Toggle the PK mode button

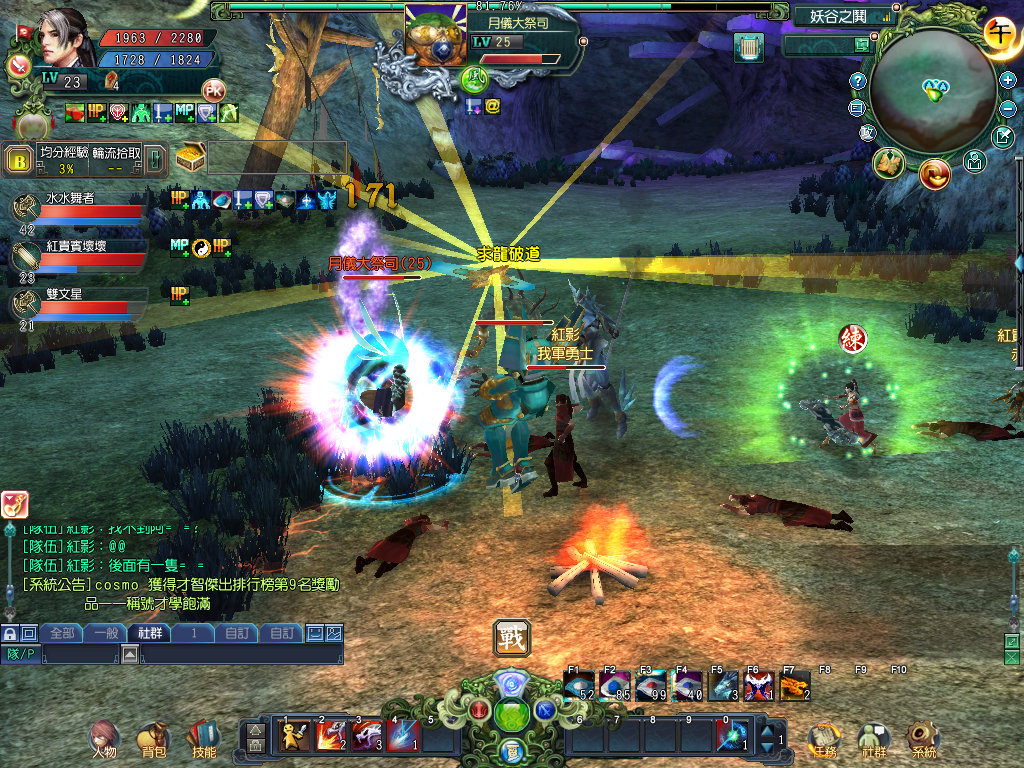213,89
